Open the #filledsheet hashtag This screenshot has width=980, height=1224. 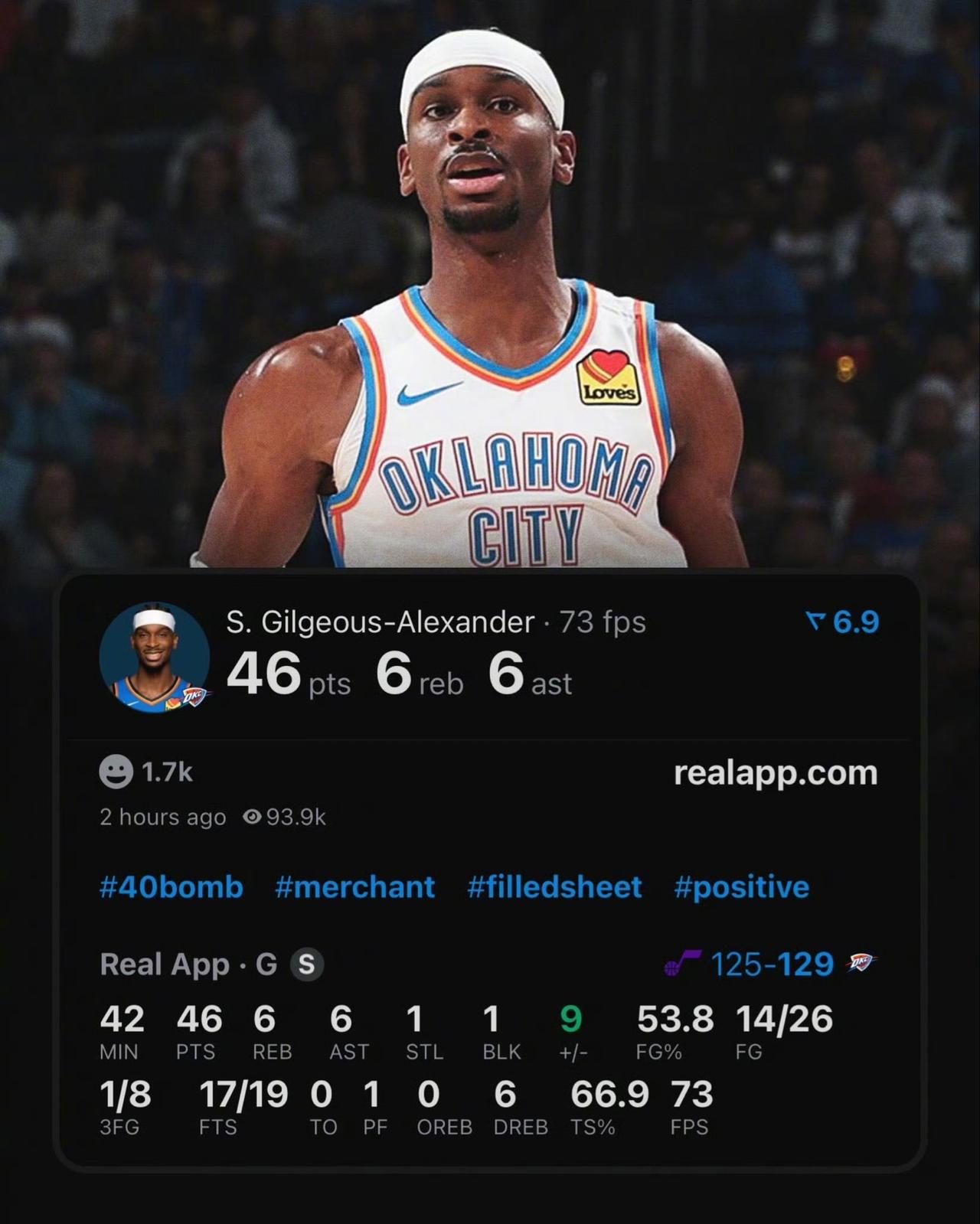coord(556,886)
